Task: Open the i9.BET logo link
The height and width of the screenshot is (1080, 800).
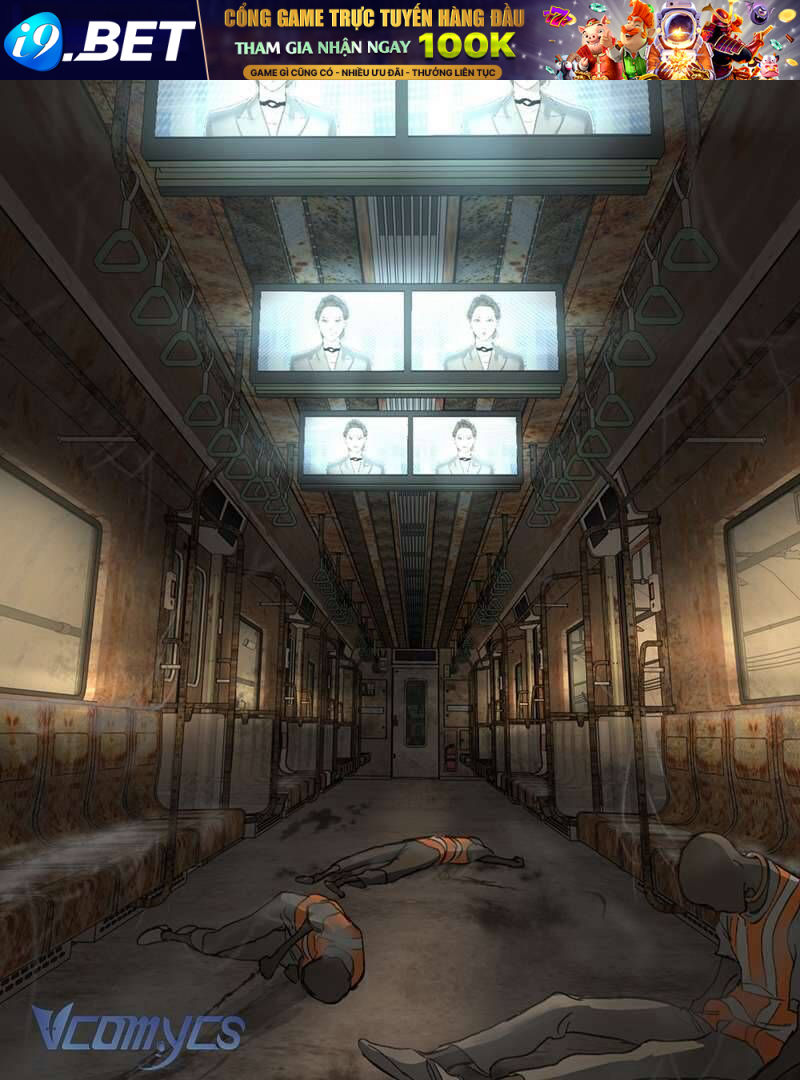Action: [100, 40]
